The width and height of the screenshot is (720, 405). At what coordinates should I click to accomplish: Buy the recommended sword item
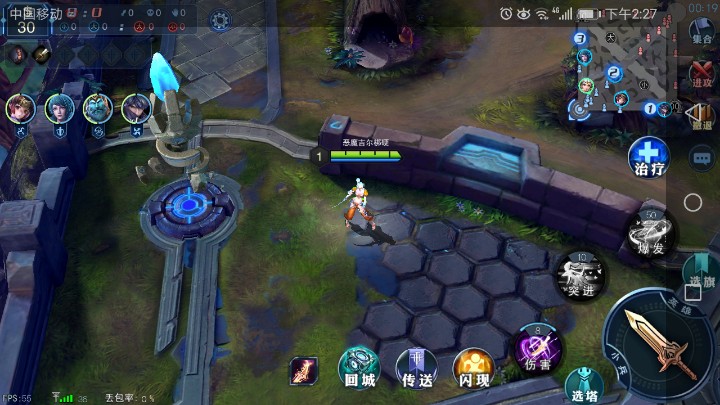click(304, 372)
